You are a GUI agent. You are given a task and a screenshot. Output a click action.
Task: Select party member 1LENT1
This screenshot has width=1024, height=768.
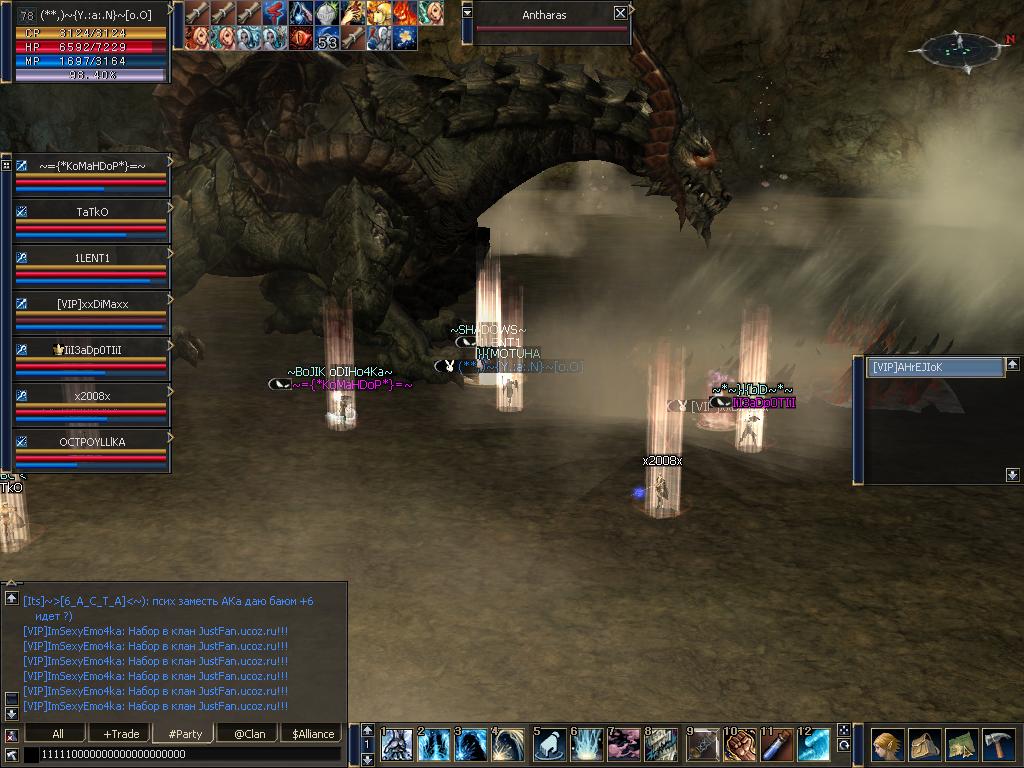point(92,259)
